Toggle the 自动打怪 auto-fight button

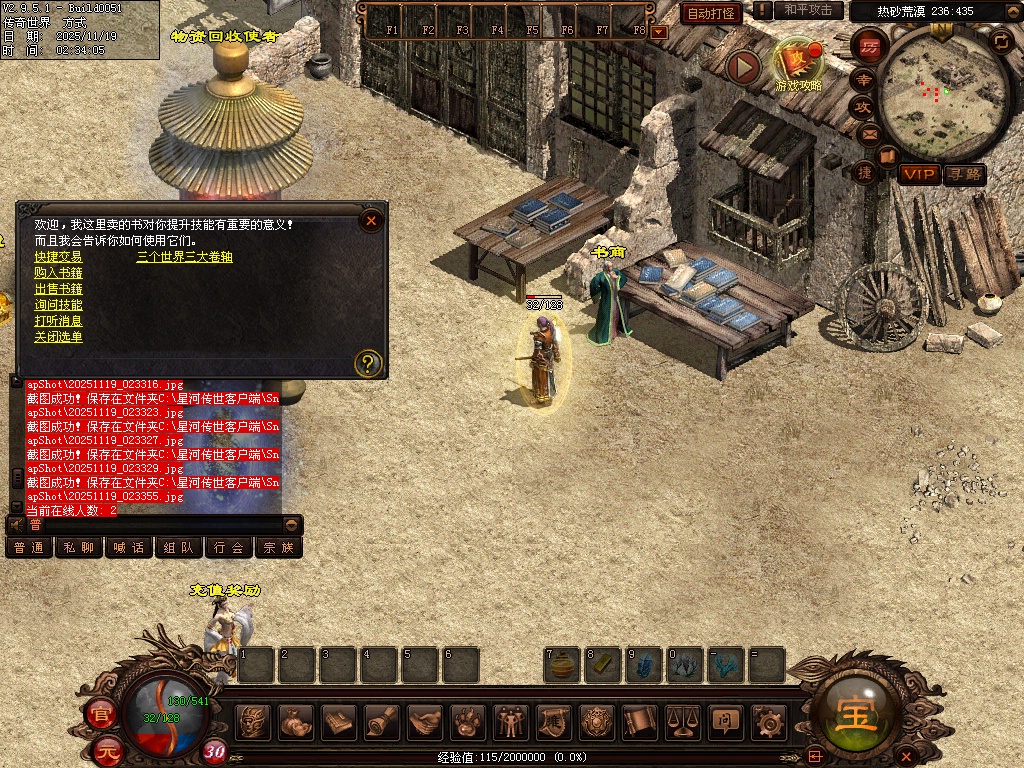pyautogui.click(x=711, y=13)
